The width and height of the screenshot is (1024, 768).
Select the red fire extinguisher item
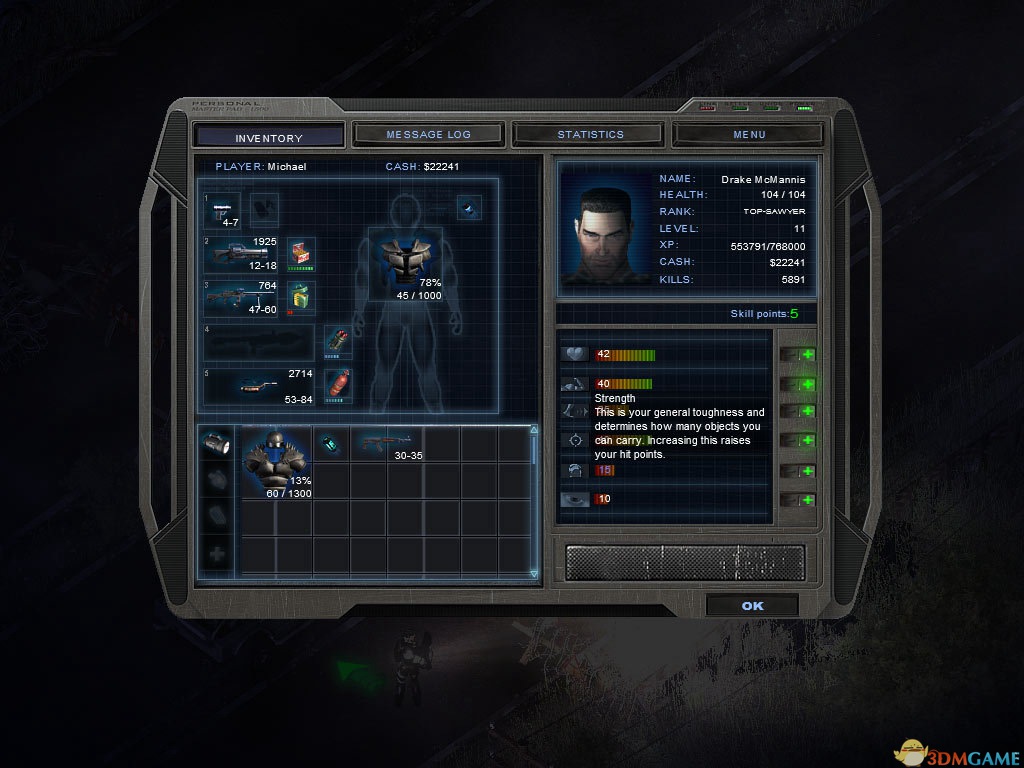pos(339,384)
